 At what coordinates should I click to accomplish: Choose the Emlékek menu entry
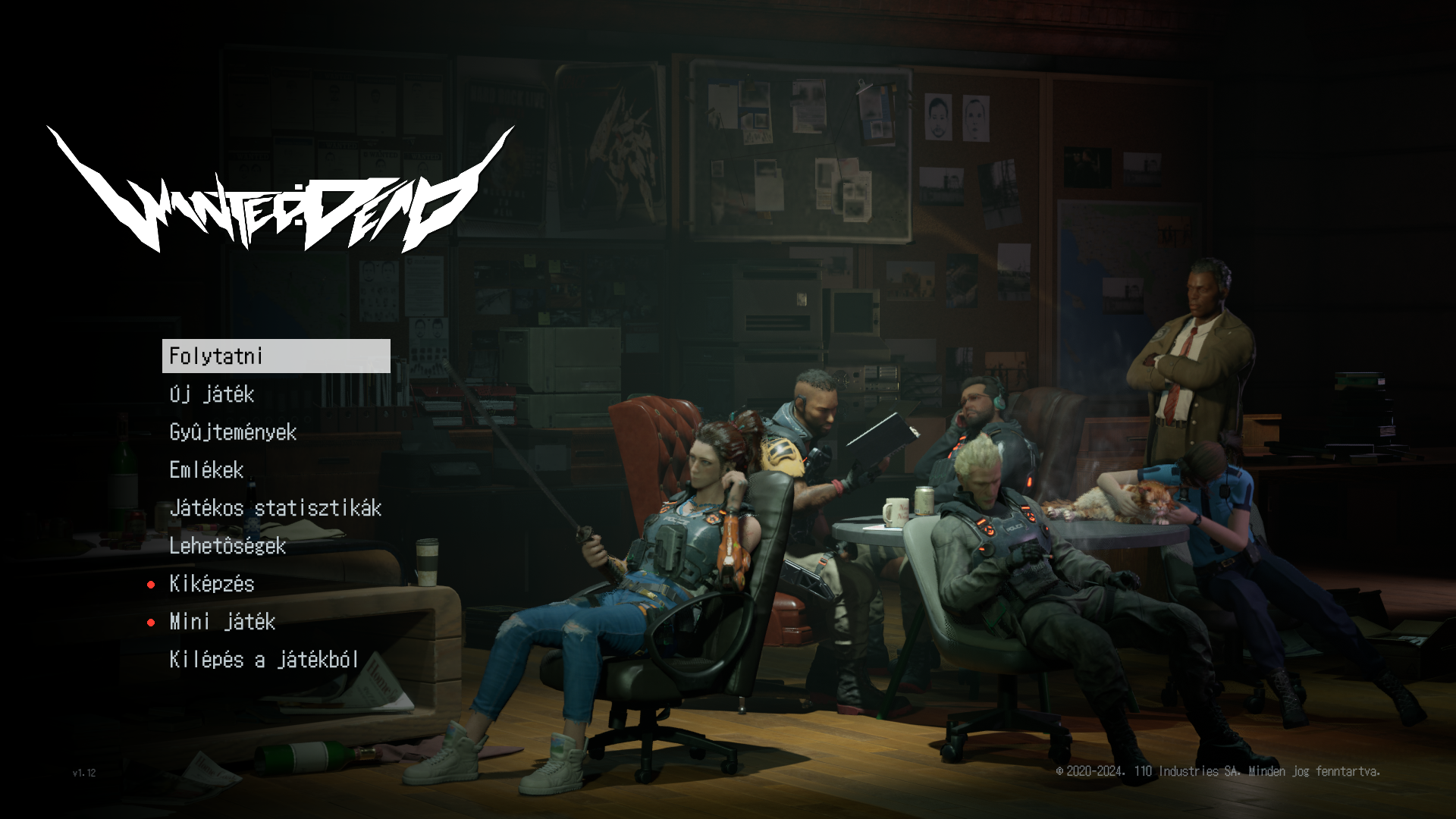(x=206, y=470)
